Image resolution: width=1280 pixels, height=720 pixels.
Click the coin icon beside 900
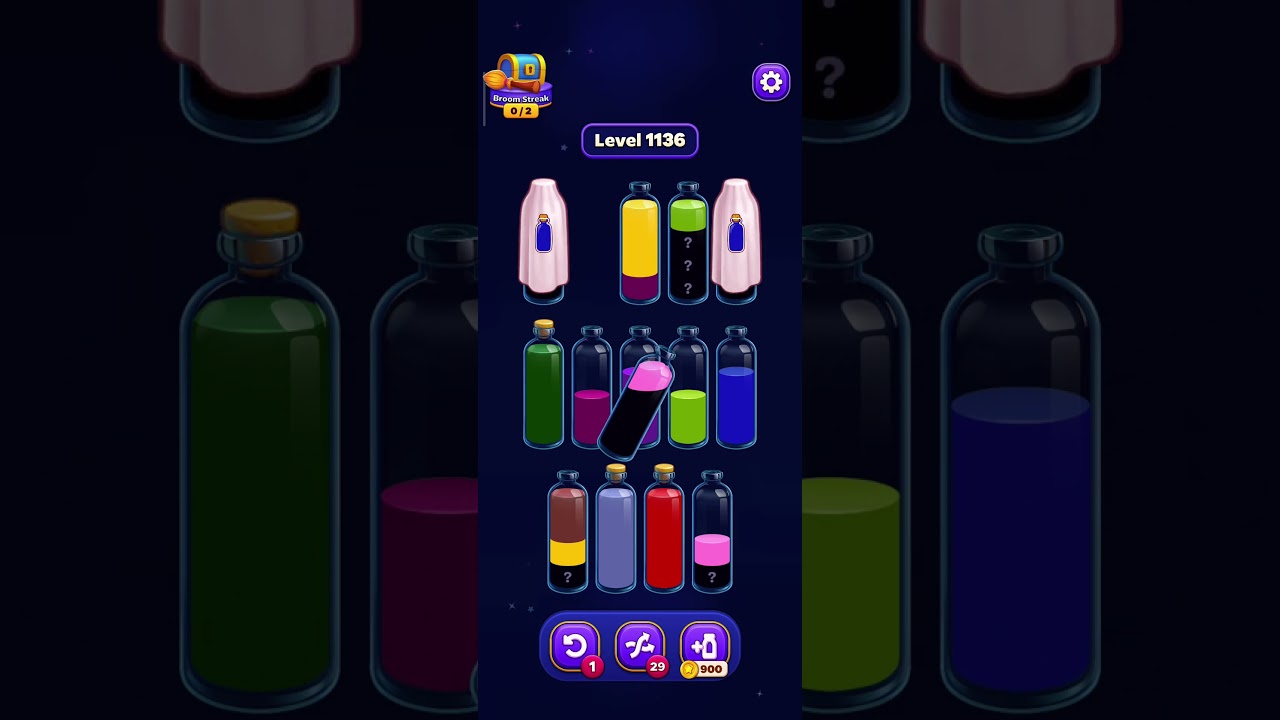(689, 670)
